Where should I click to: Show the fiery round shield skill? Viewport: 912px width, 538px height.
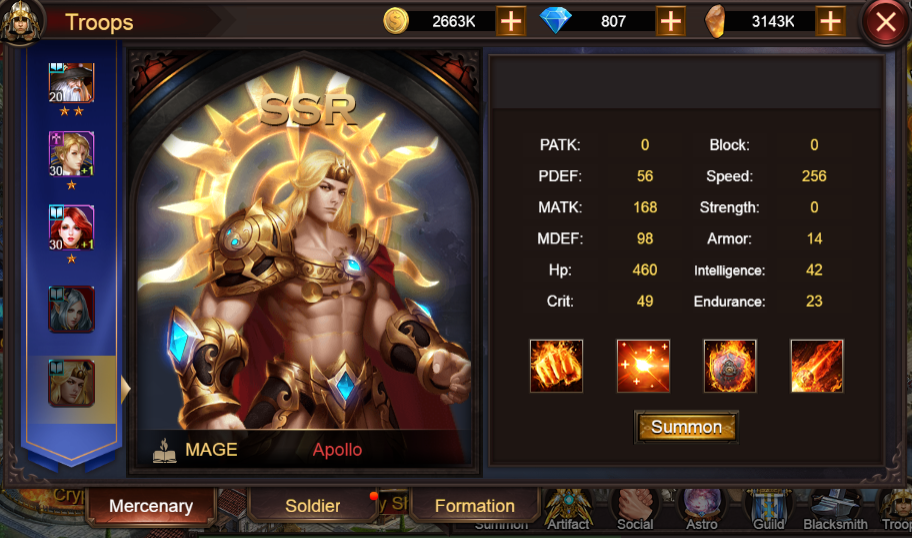[x=730, y=366]
